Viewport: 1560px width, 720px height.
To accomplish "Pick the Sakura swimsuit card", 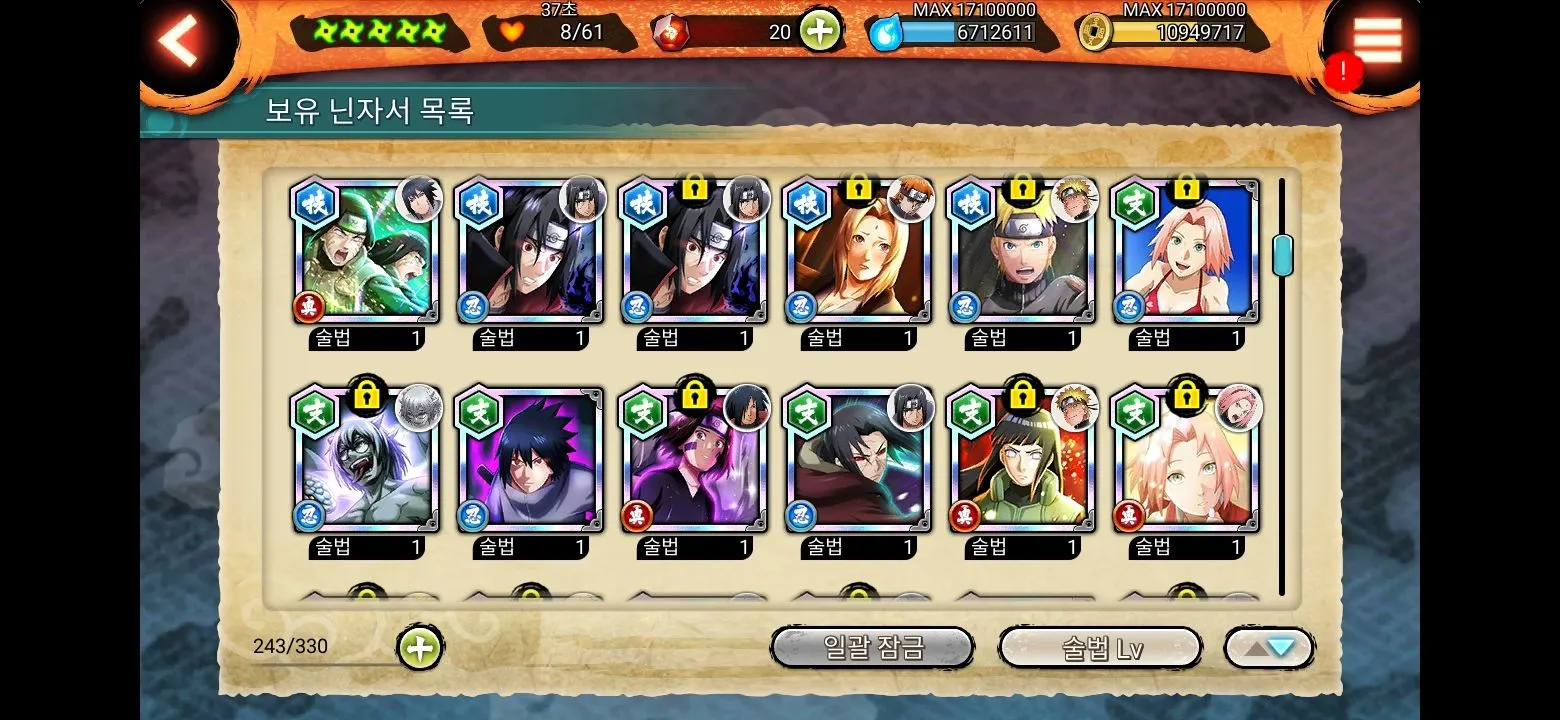I will [1186, 252].
